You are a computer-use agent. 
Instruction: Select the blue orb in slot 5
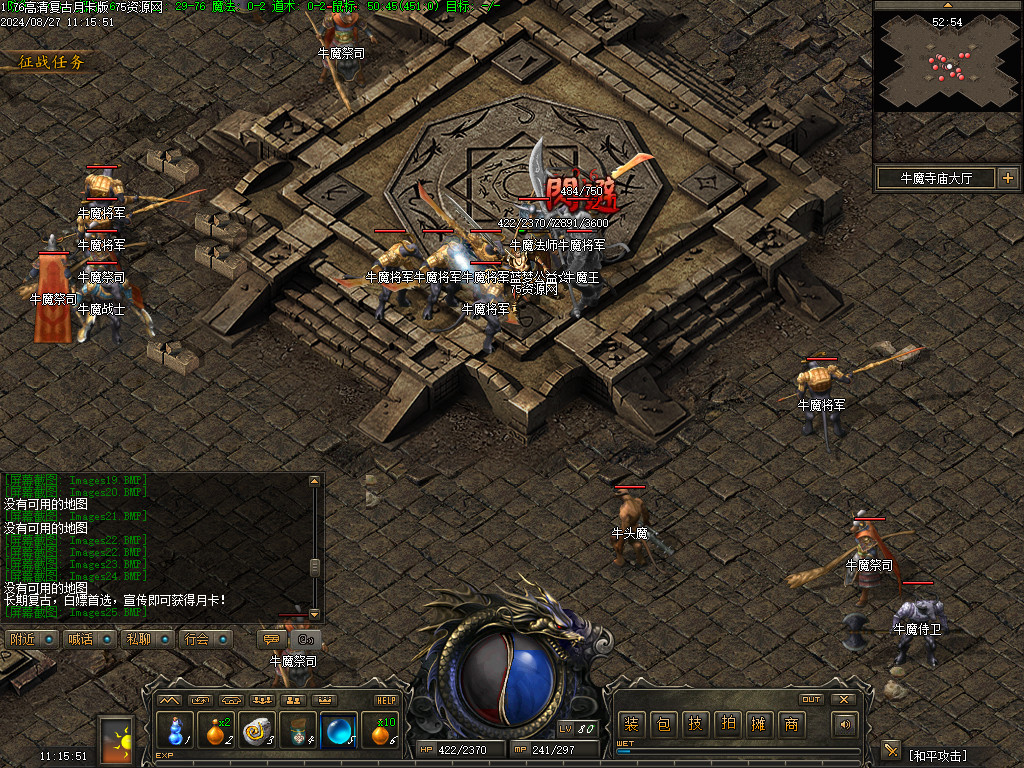[339, 731]
